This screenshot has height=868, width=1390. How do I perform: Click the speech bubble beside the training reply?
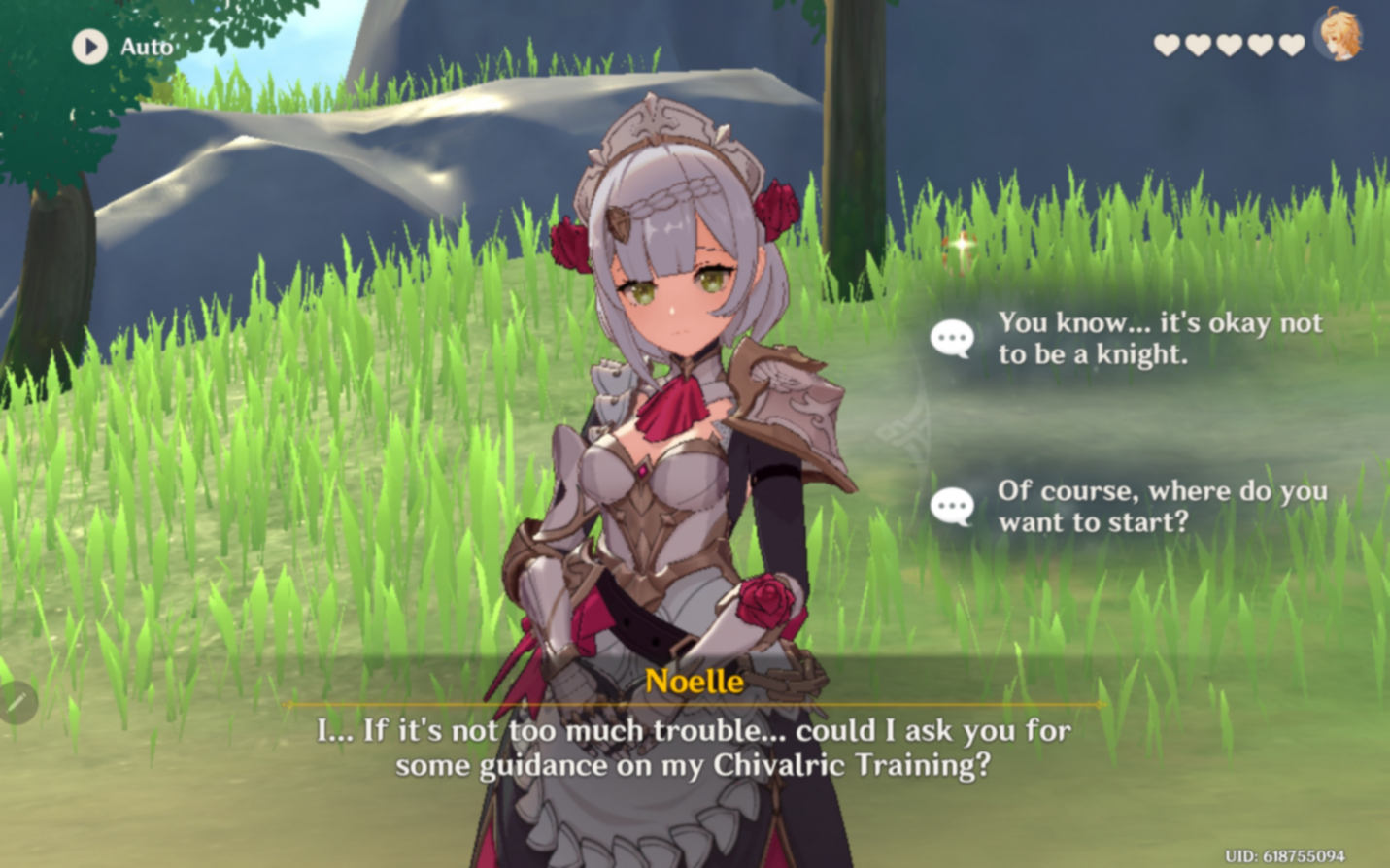(951, 506)
